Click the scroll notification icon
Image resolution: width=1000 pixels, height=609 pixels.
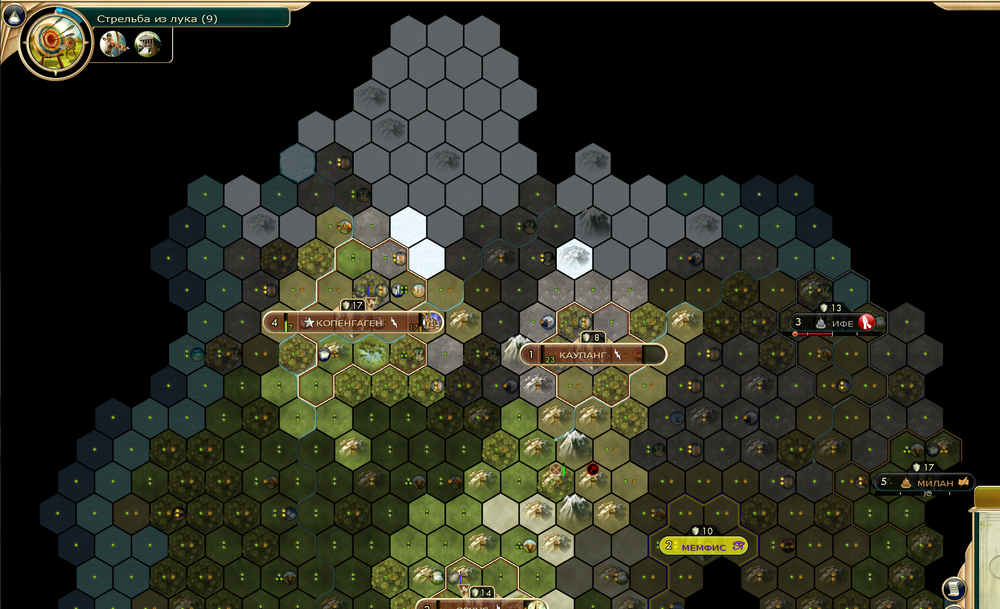coord(954,589)
